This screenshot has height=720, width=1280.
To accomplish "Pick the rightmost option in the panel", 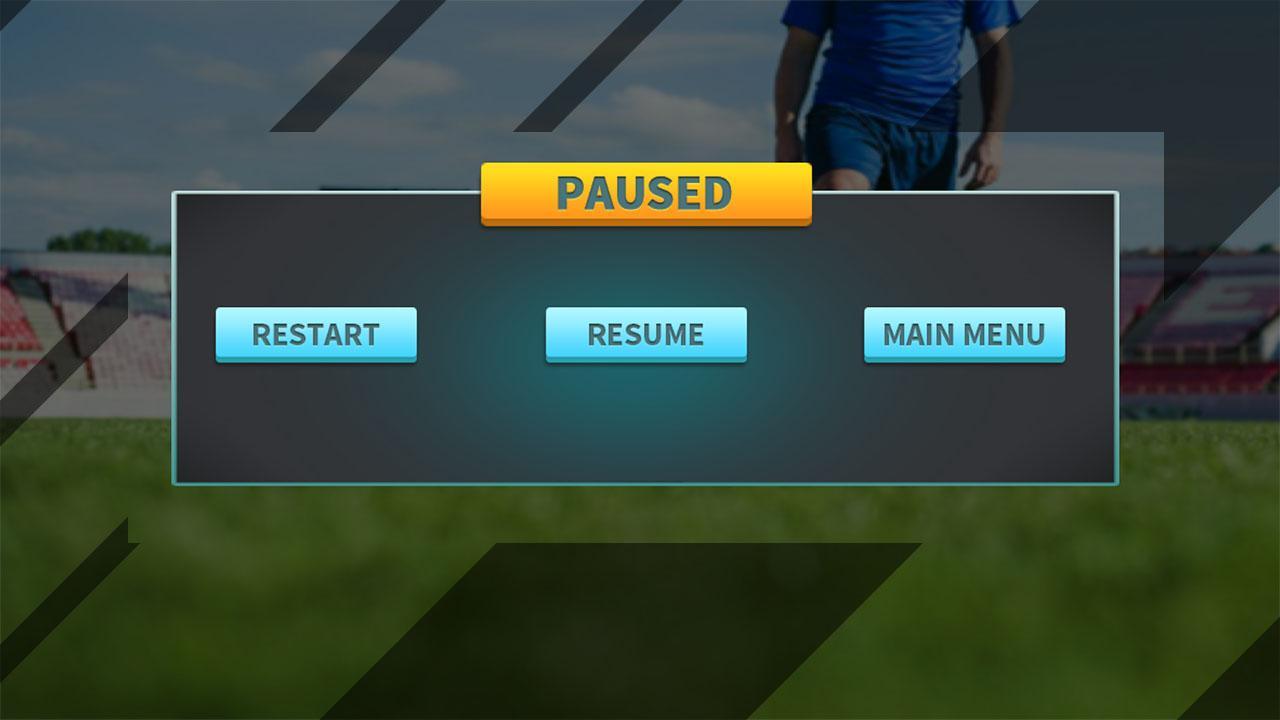I will (963, 335).
